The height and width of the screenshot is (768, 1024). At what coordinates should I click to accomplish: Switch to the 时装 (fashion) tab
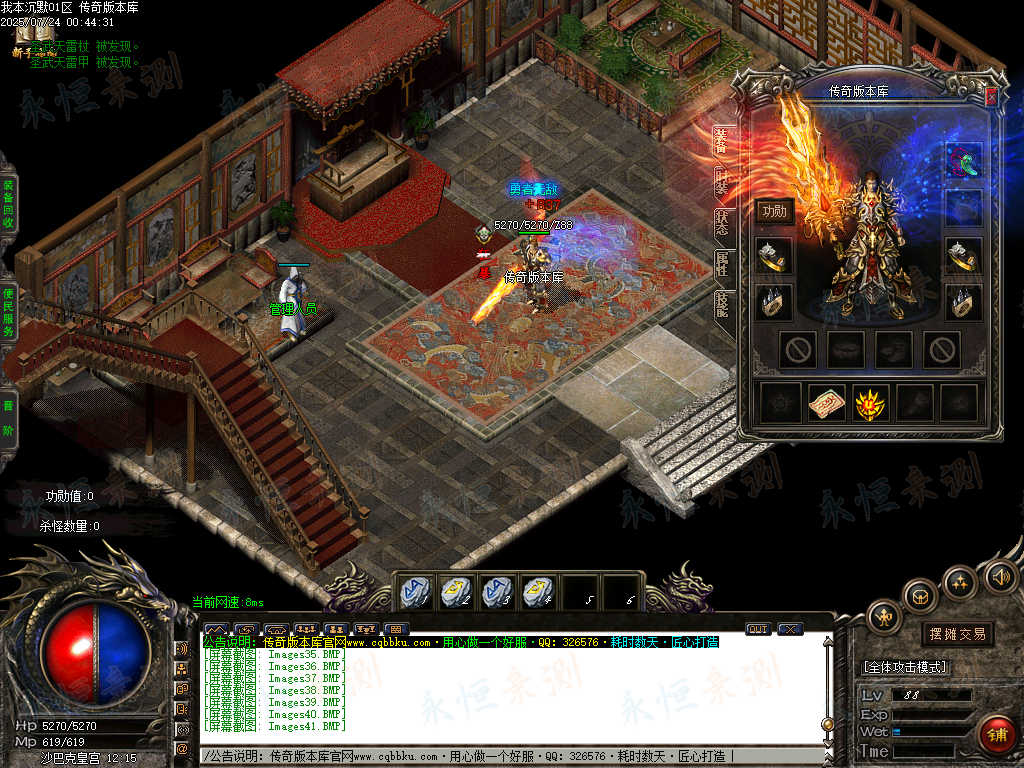(x=721, y=181)
